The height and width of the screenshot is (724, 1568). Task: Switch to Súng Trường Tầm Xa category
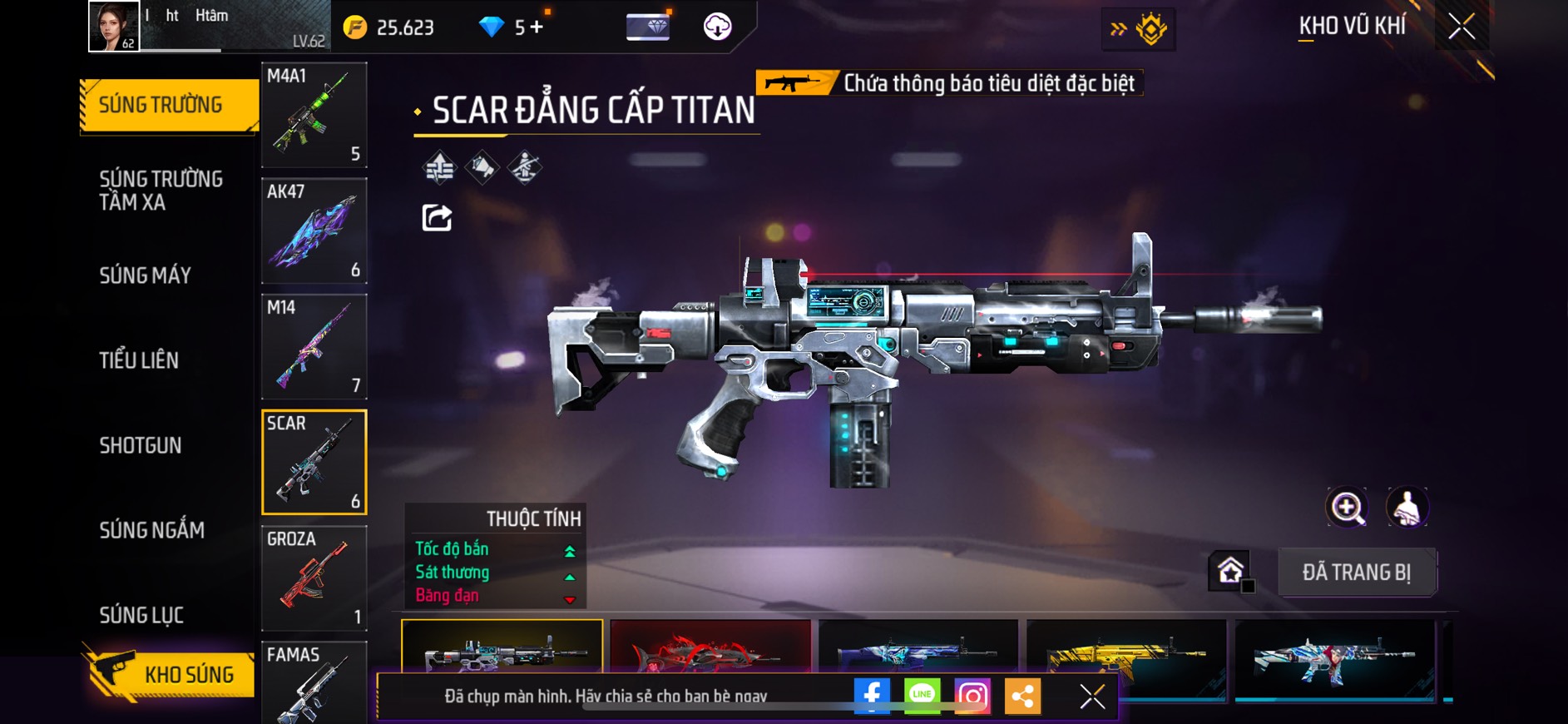161,191
